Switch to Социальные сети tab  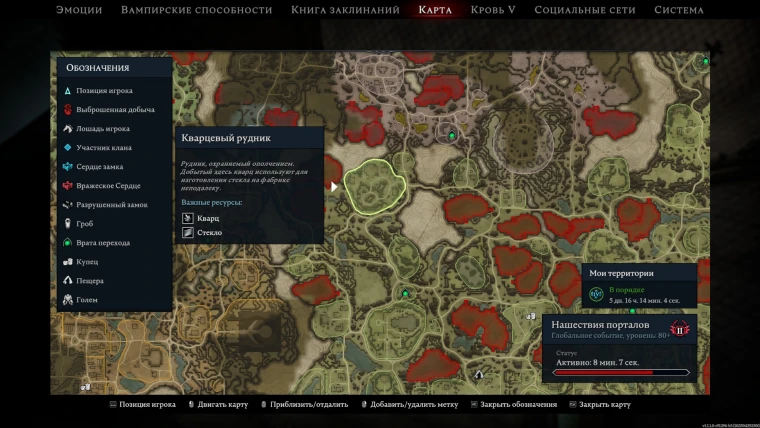[586, 10]
